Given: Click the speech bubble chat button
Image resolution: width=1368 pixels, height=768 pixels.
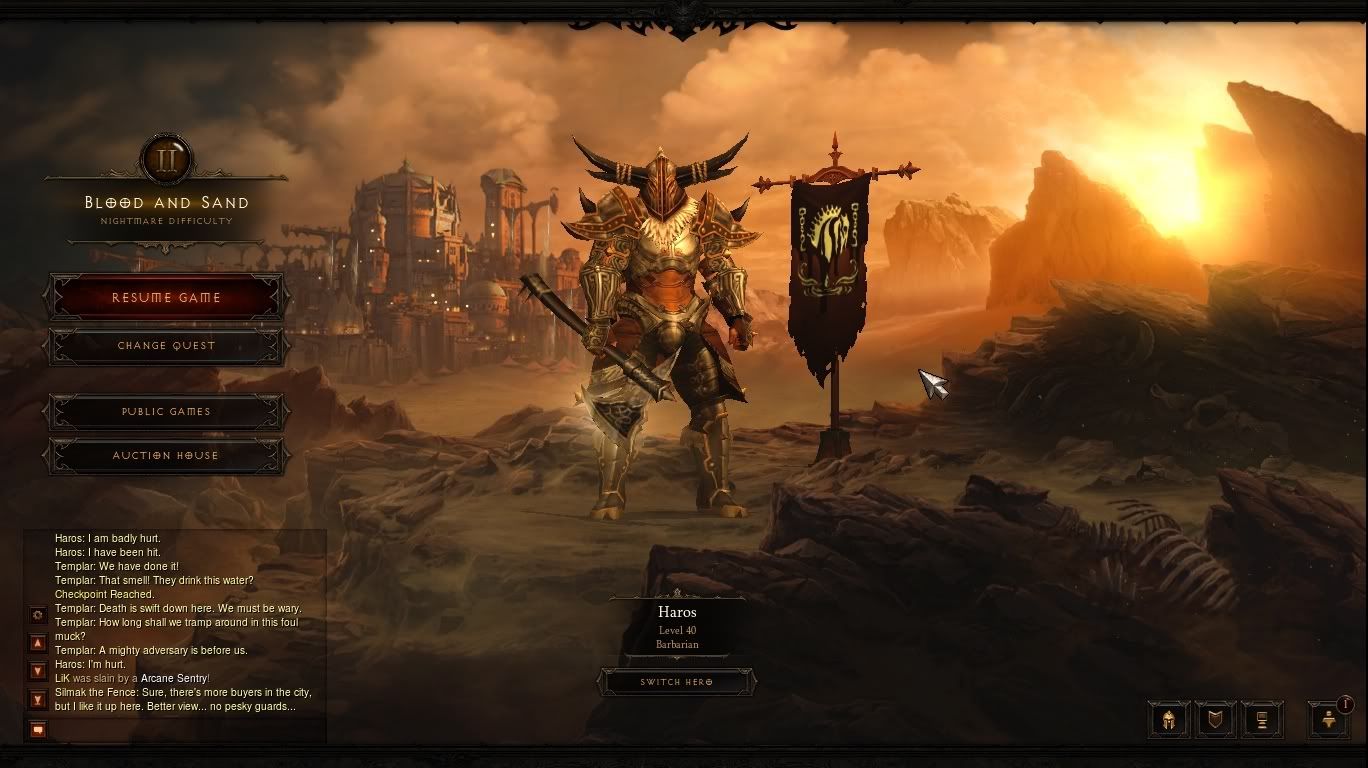Looking at the screenshot, I should 38,729.
